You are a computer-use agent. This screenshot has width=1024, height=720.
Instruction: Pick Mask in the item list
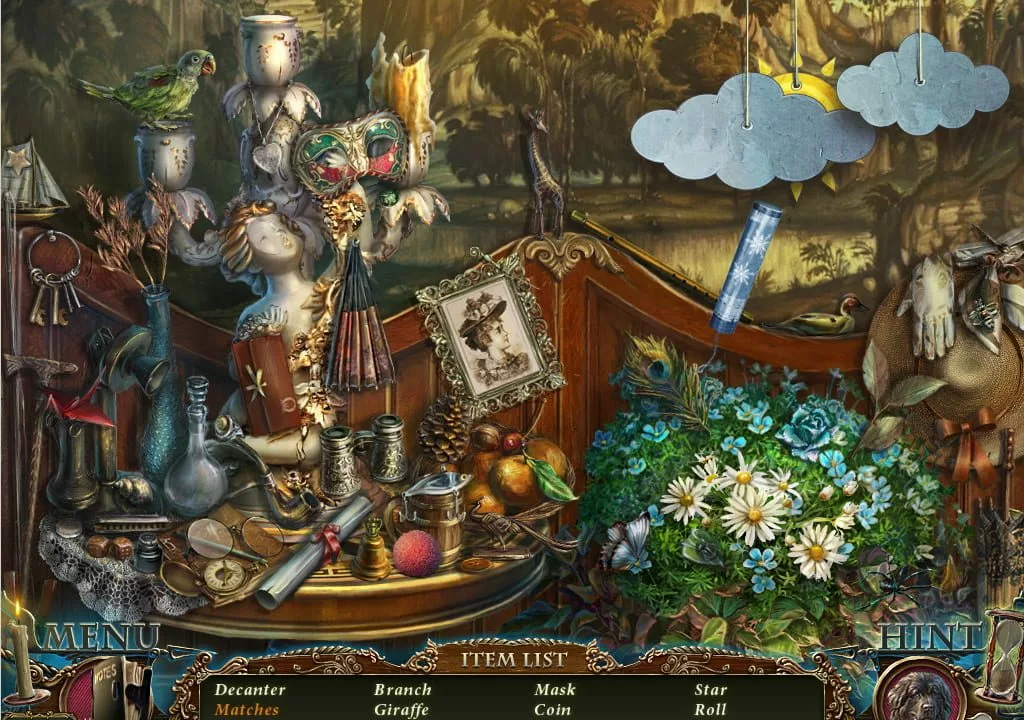555,689
